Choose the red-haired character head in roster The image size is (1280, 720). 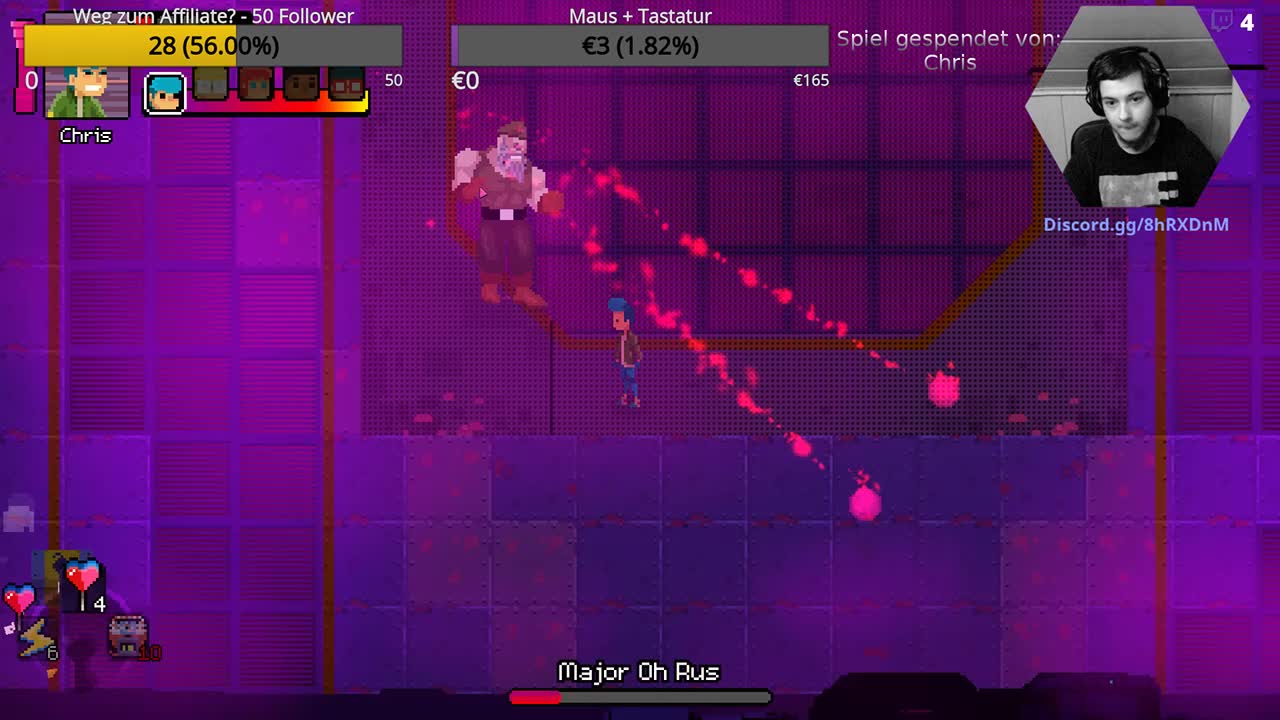point(255,86)
